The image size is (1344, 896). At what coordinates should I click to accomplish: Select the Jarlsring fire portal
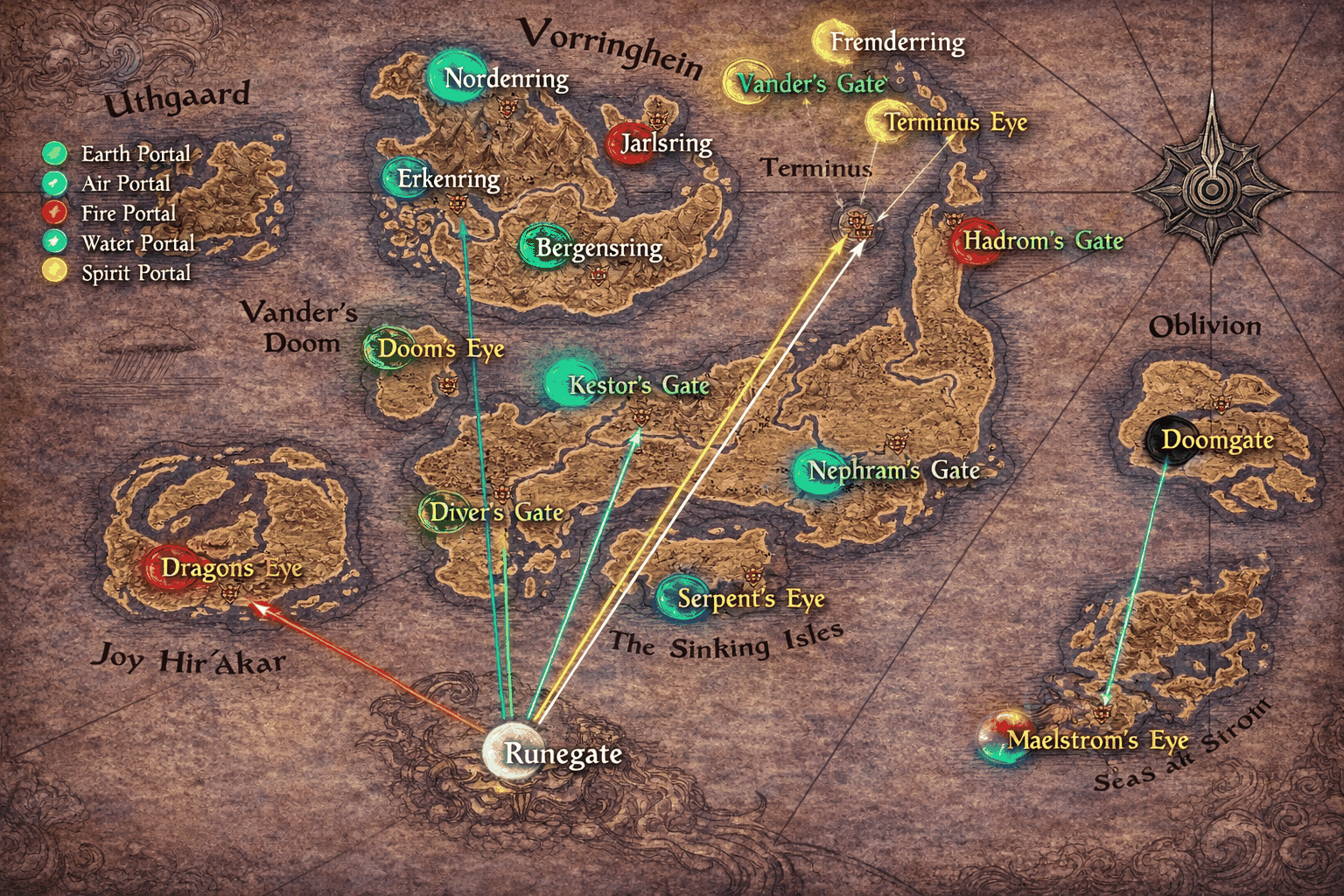pos(631,143)
